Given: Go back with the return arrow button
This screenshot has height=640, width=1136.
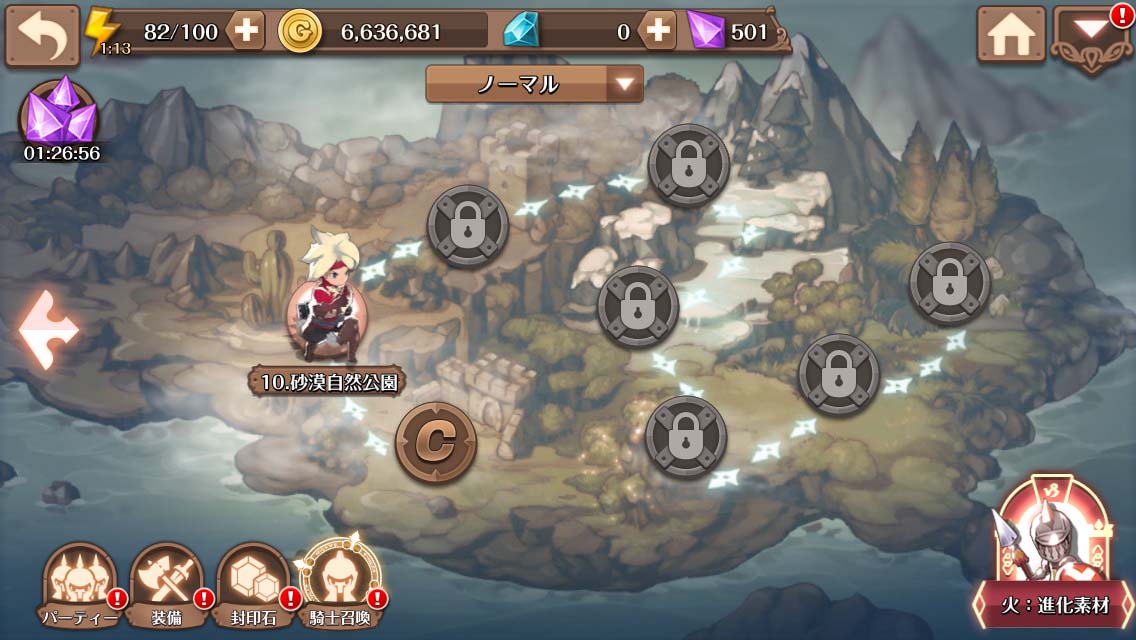Looking at the screenshot, I should pos(42,36).
